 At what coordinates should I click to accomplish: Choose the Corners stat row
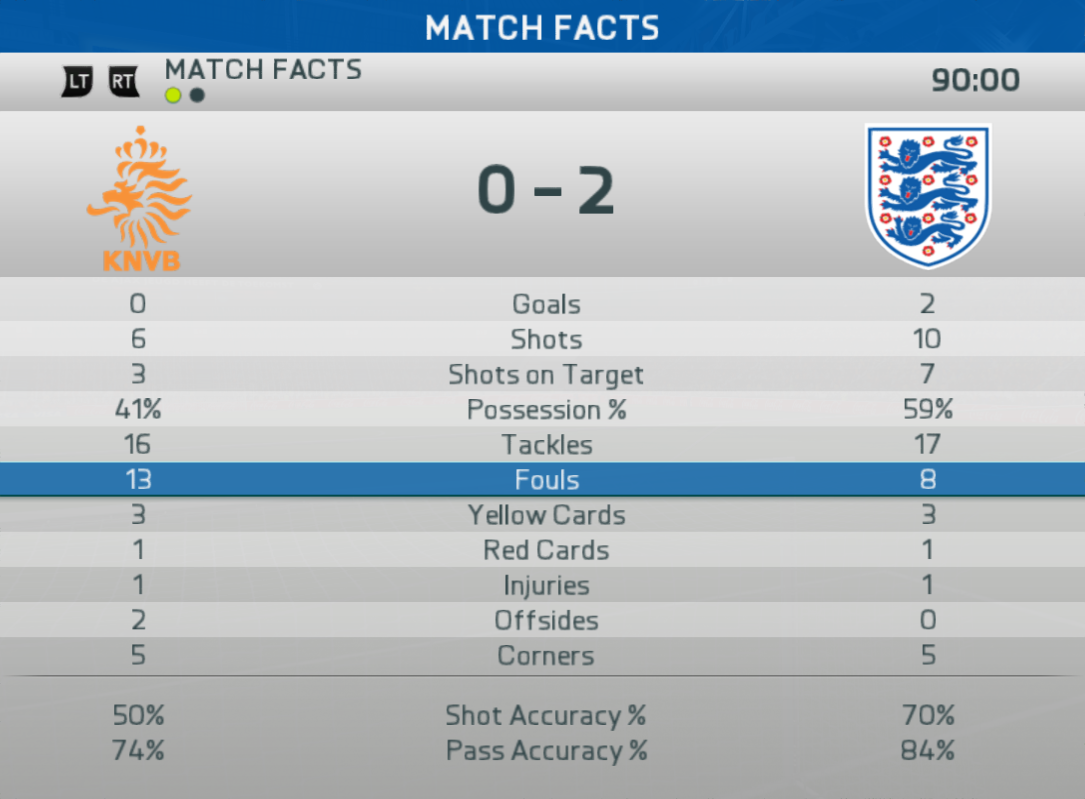coord(546,656)
